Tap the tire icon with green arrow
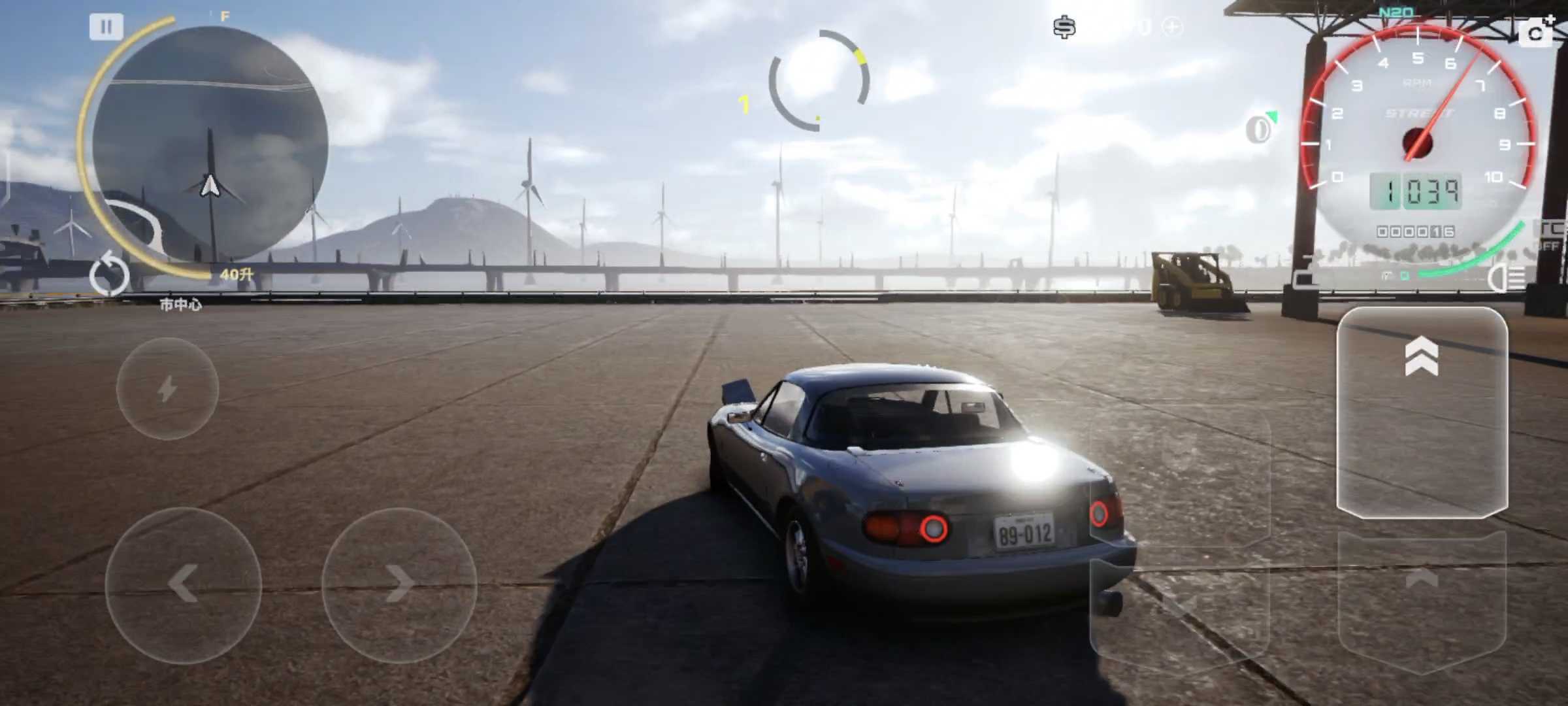Viewport: 1568px width, 706px height. click(x=1260, y=128)
